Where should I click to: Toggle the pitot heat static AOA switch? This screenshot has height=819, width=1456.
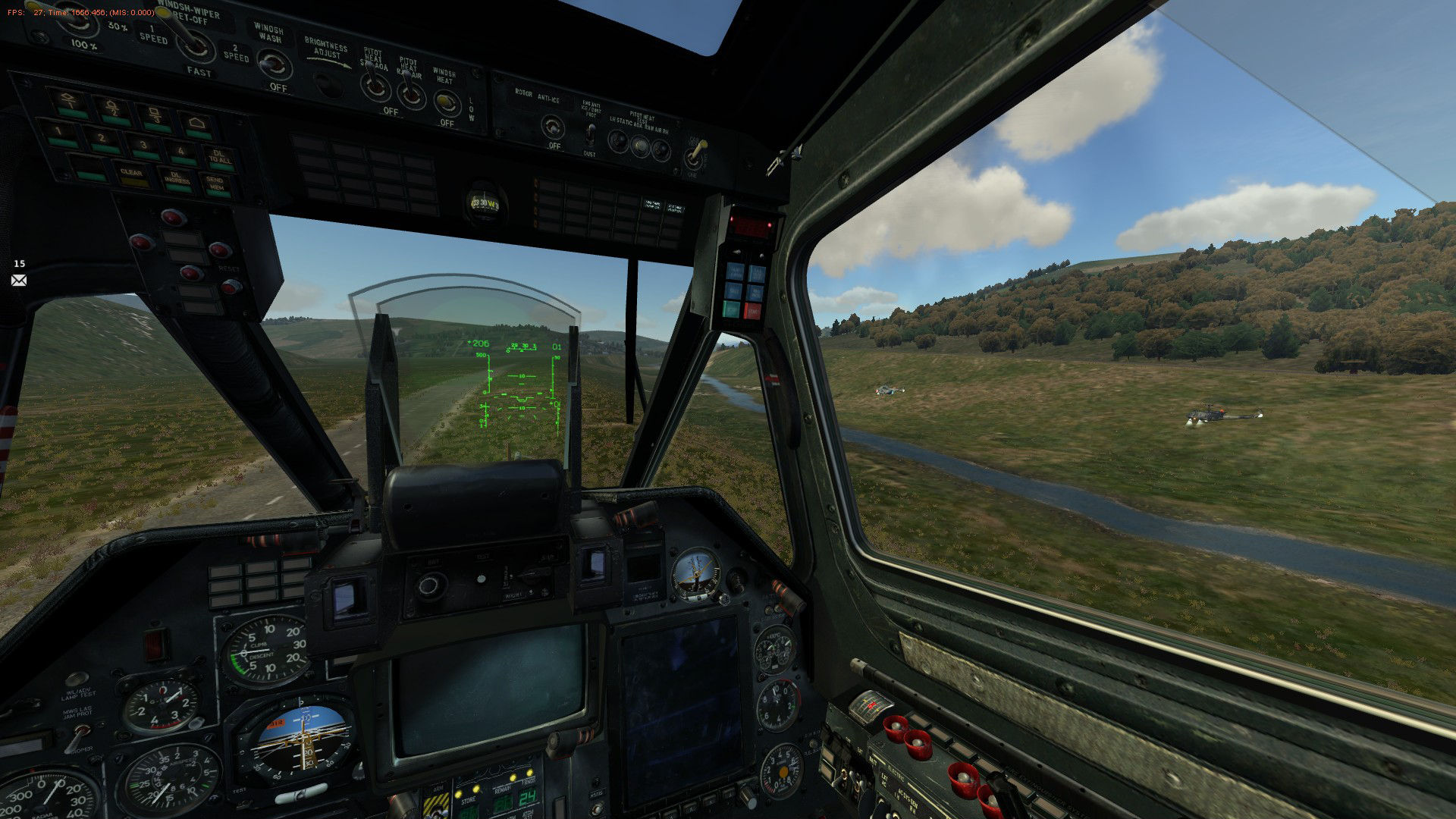pyautogui.click(x=374, y=87)
